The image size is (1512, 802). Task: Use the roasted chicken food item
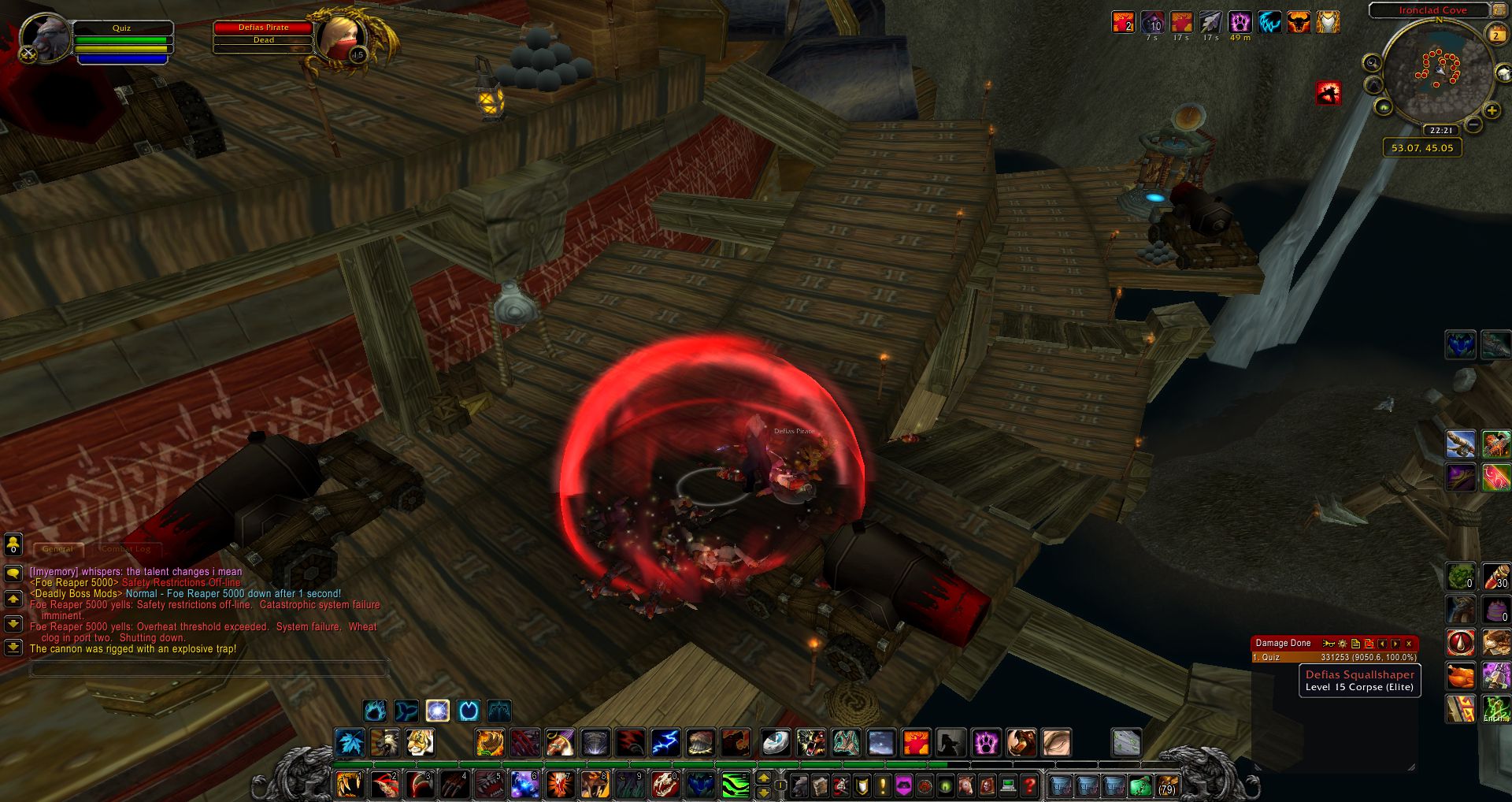[1460, 676]
